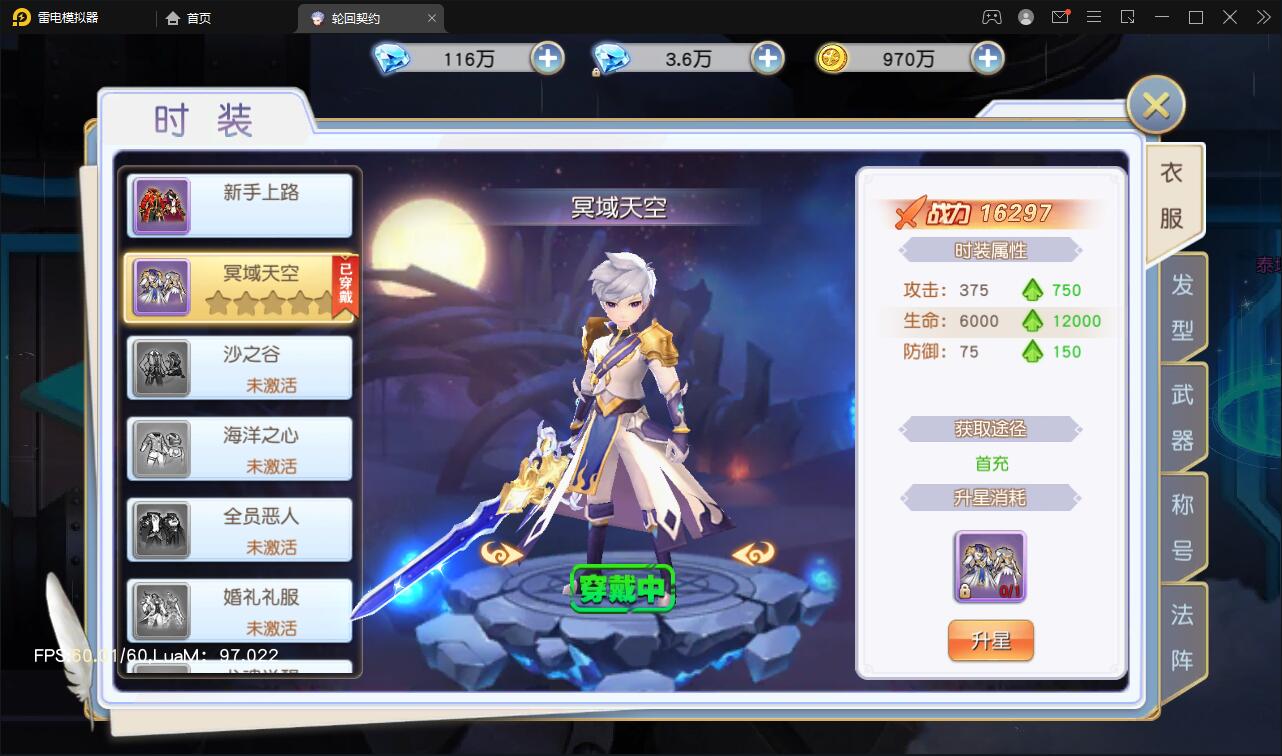Click the plus icon beside the 970万 gold coins
The height and width of the screenshot is (756, 1282).
(987, 59)
